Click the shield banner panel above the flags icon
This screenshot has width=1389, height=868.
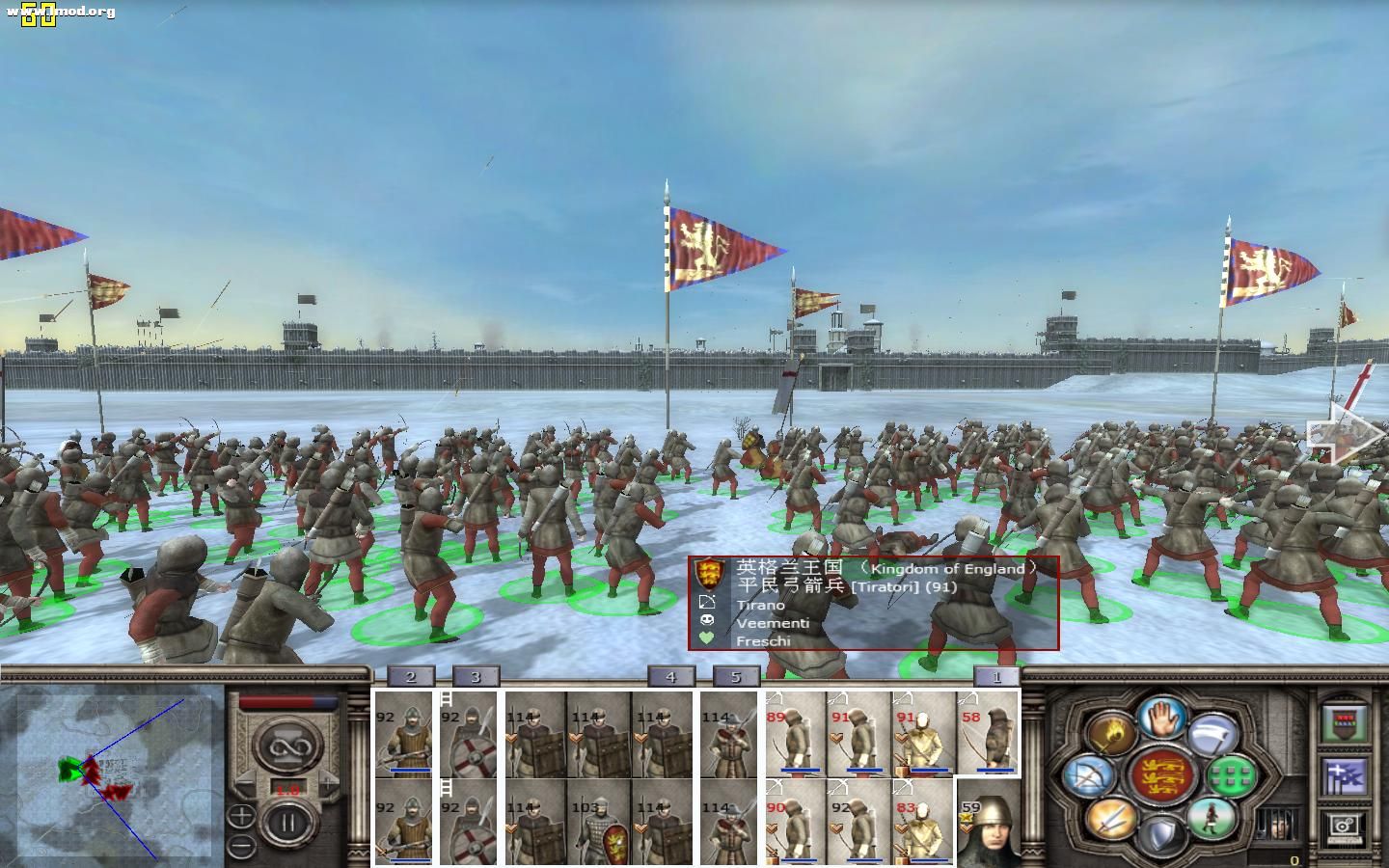[x=1342, y=722]
